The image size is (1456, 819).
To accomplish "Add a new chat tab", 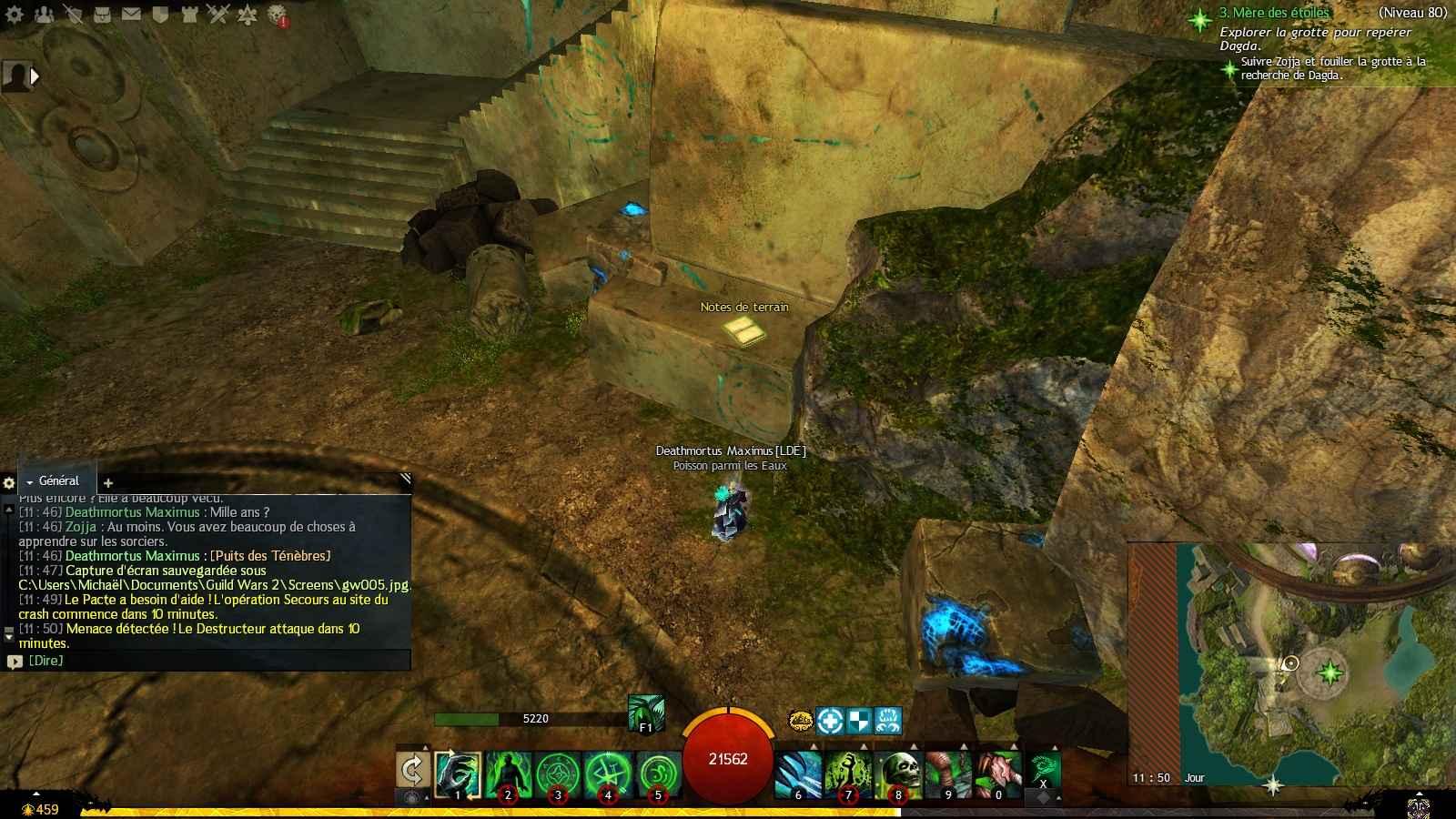I will click(x=107, y=483).
